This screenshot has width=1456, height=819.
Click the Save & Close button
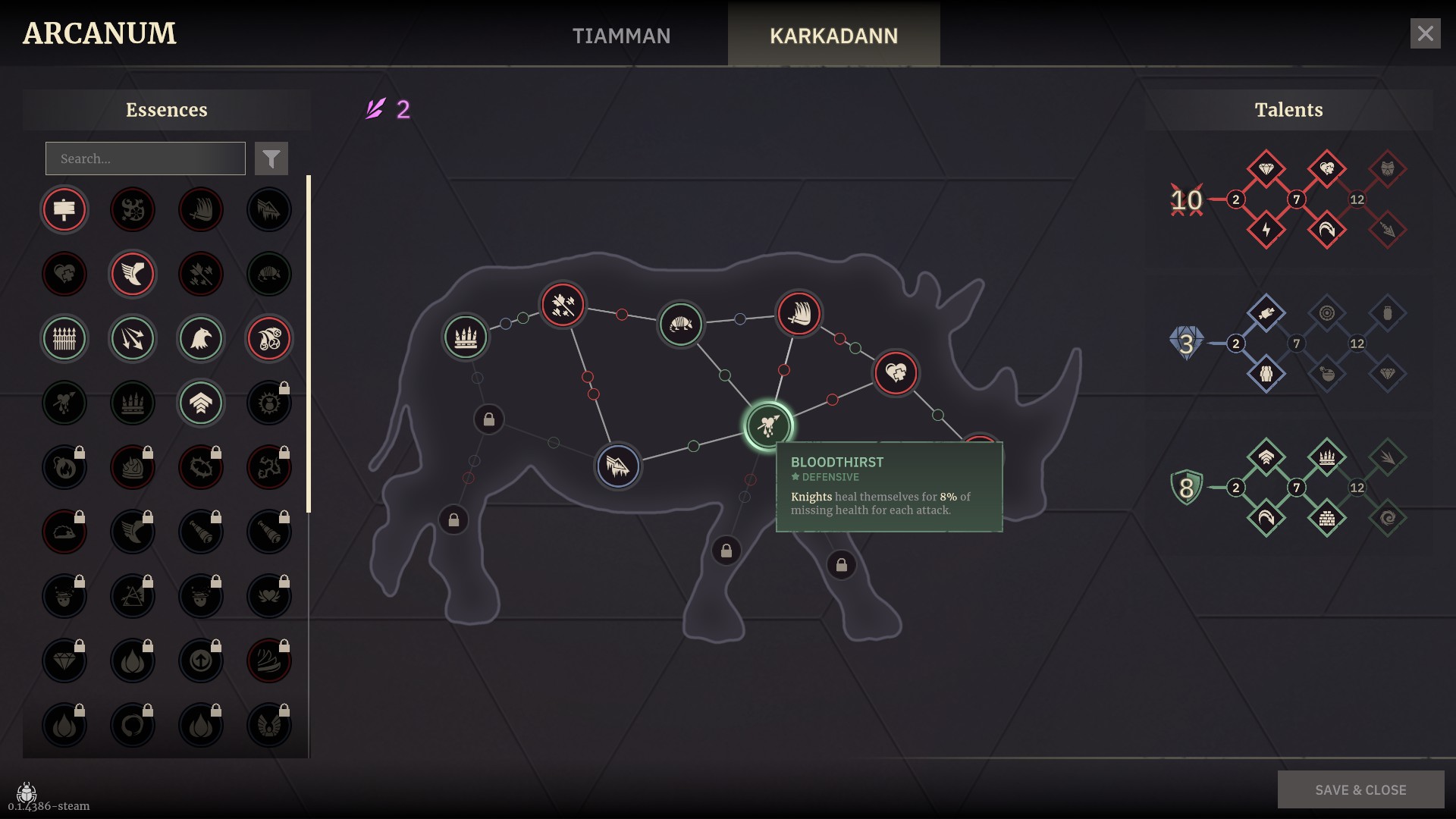1360,789
